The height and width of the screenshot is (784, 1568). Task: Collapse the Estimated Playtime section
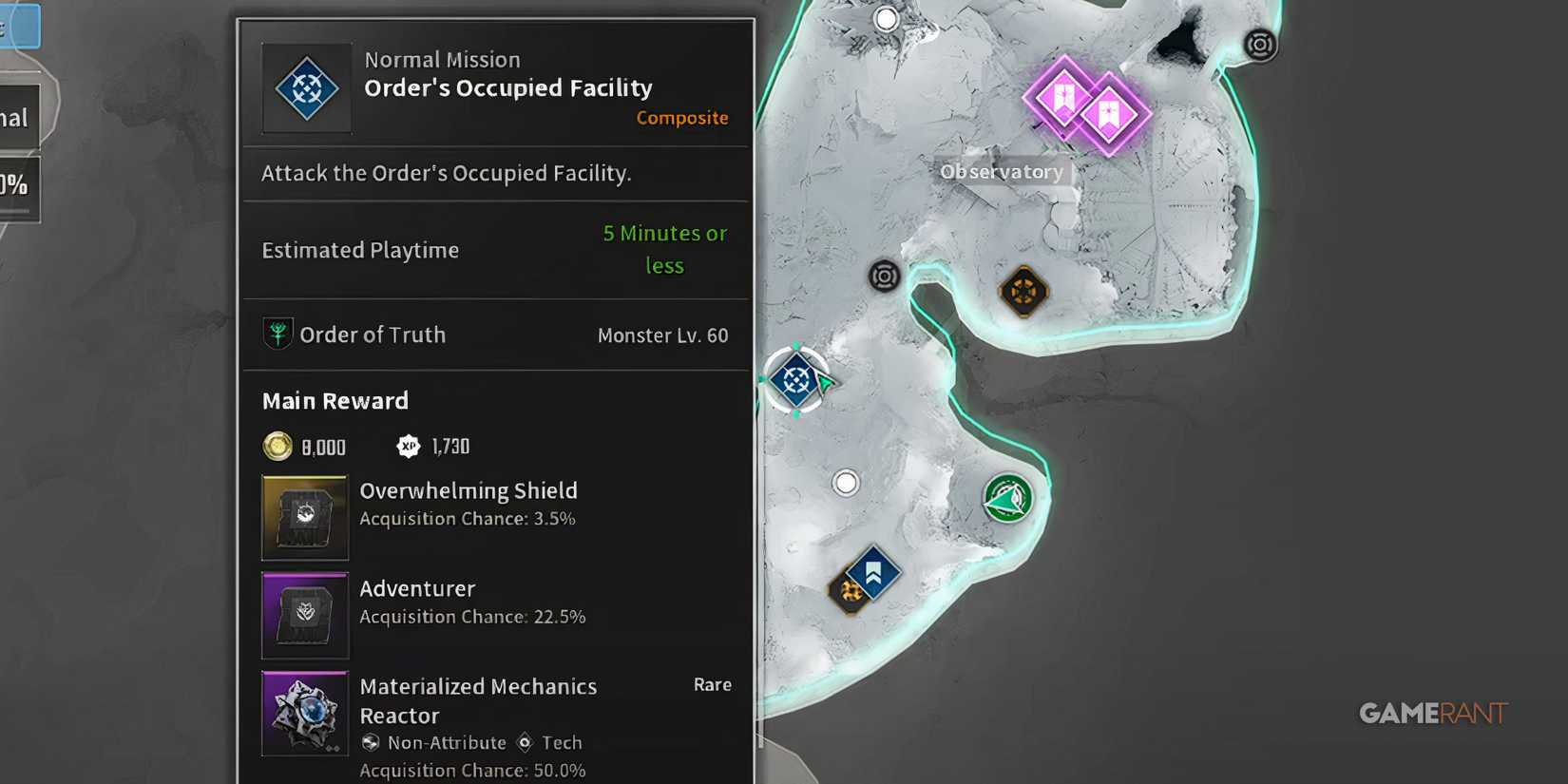(359, 250)
